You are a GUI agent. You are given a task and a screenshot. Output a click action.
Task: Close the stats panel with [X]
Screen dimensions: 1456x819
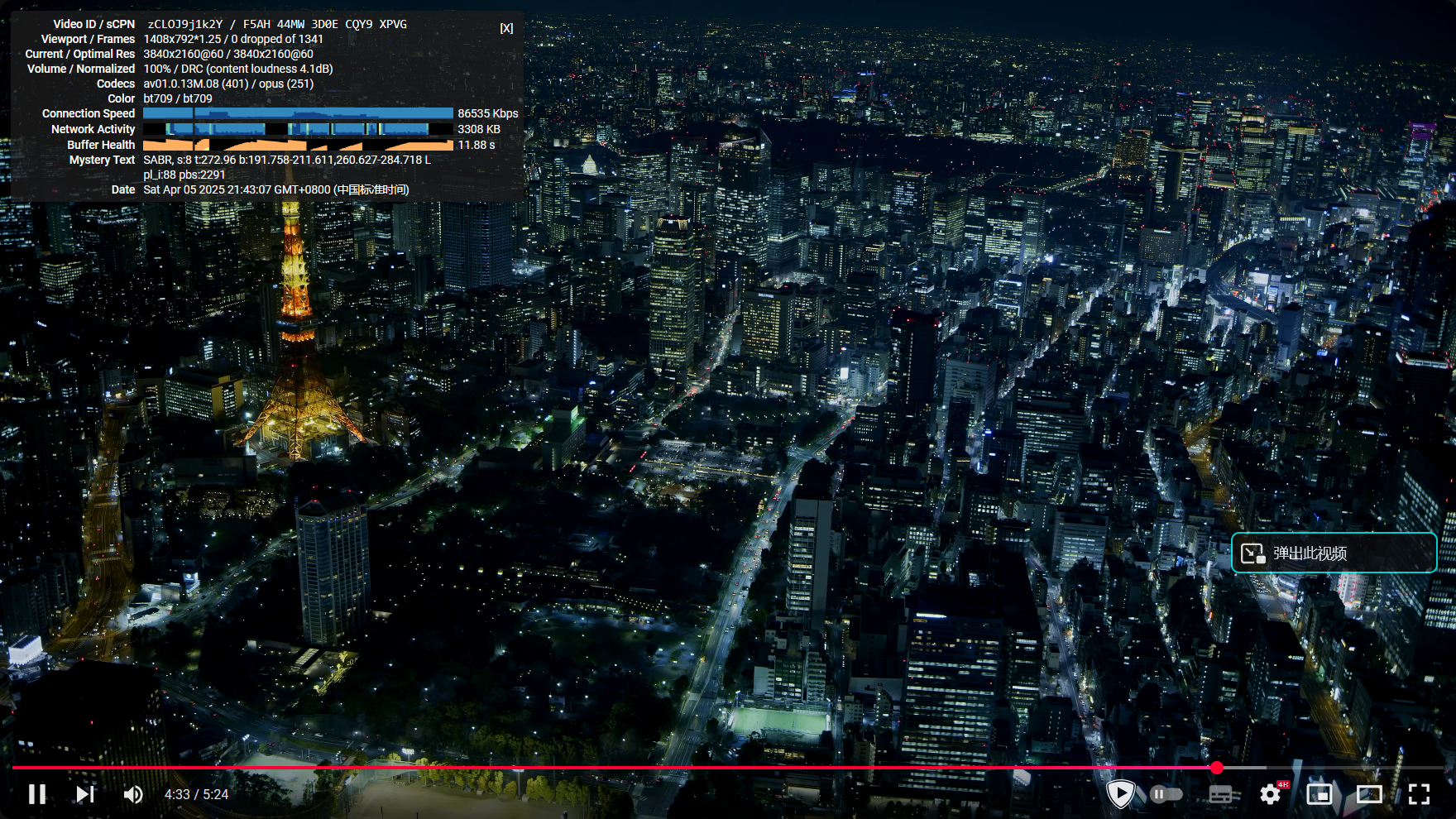click(x=506, y=28)
